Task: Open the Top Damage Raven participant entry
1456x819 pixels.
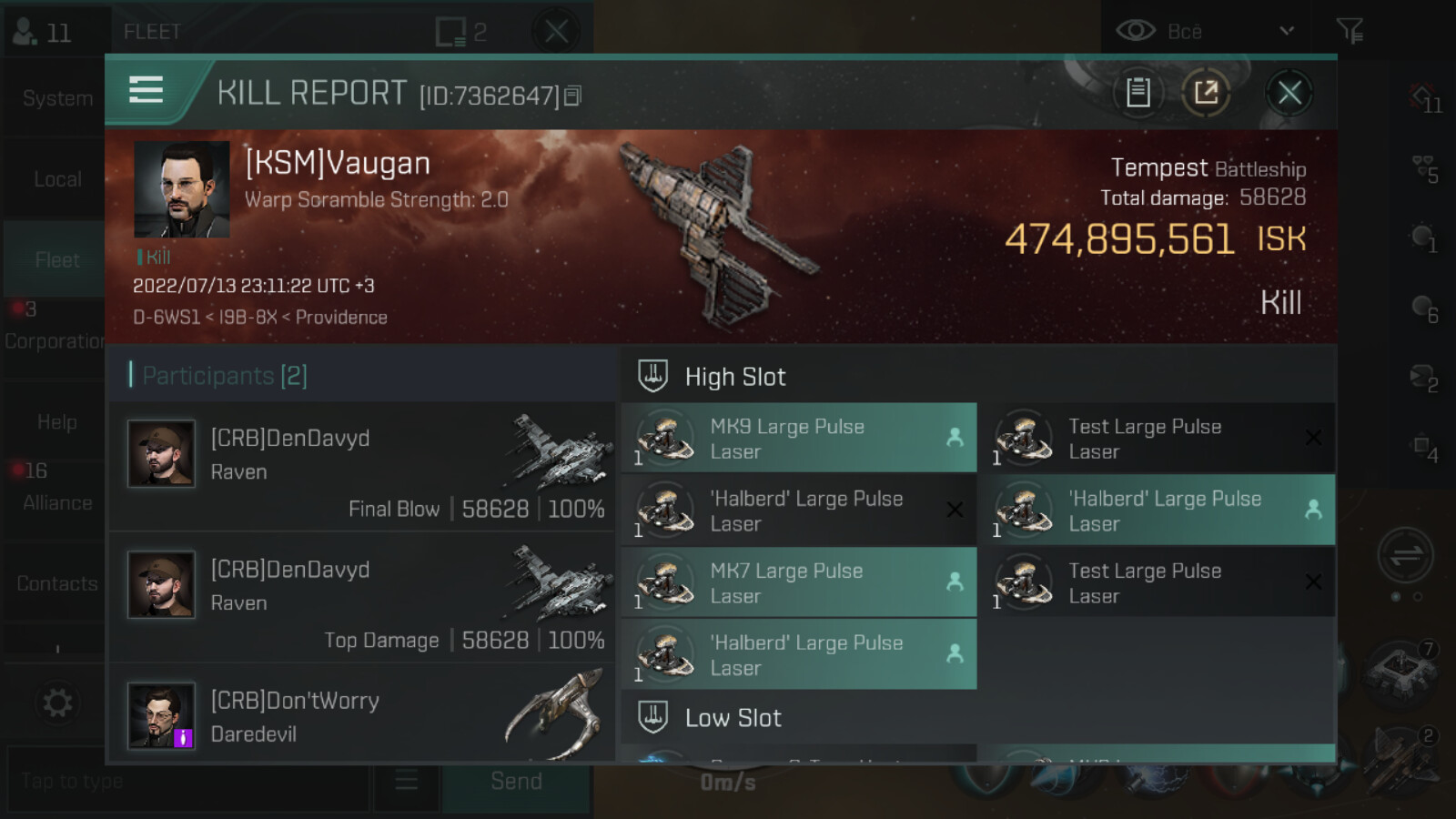Action: [x=362, y=599]
